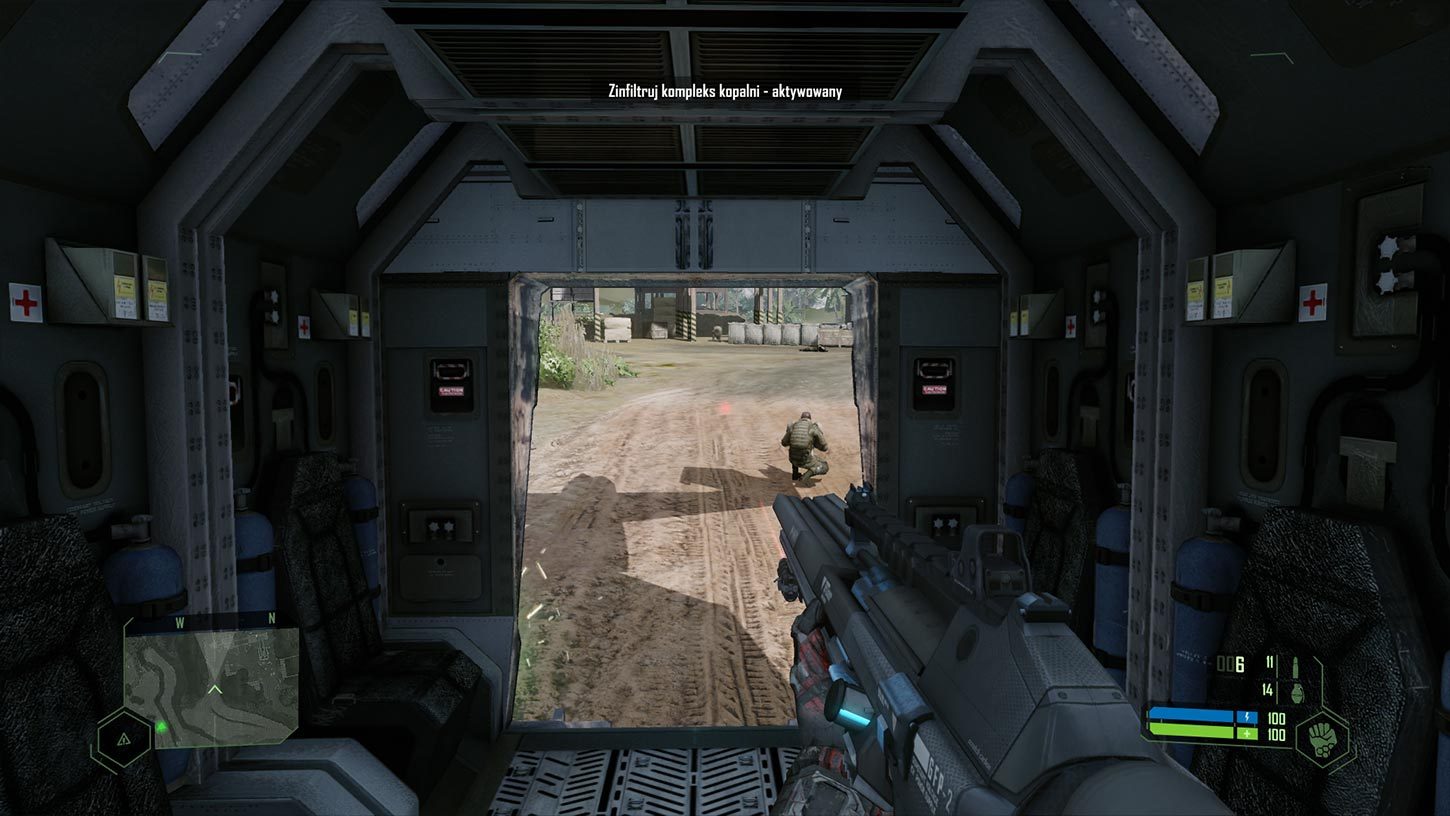Click the lightning bolt on the energy bar
Image resolution: width=1450 pixels, height=816 pixels.
[x=1247, y=717]
